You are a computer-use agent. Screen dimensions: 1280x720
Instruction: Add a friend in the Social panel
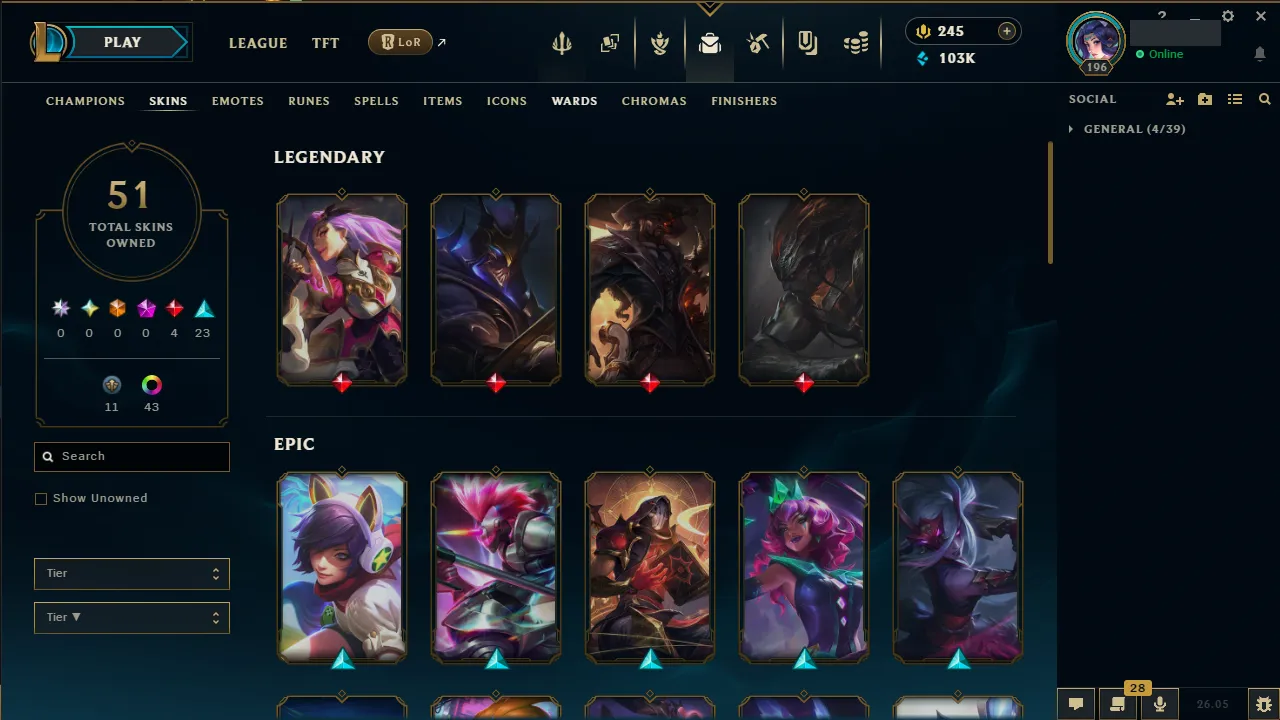pos(1175,99)
